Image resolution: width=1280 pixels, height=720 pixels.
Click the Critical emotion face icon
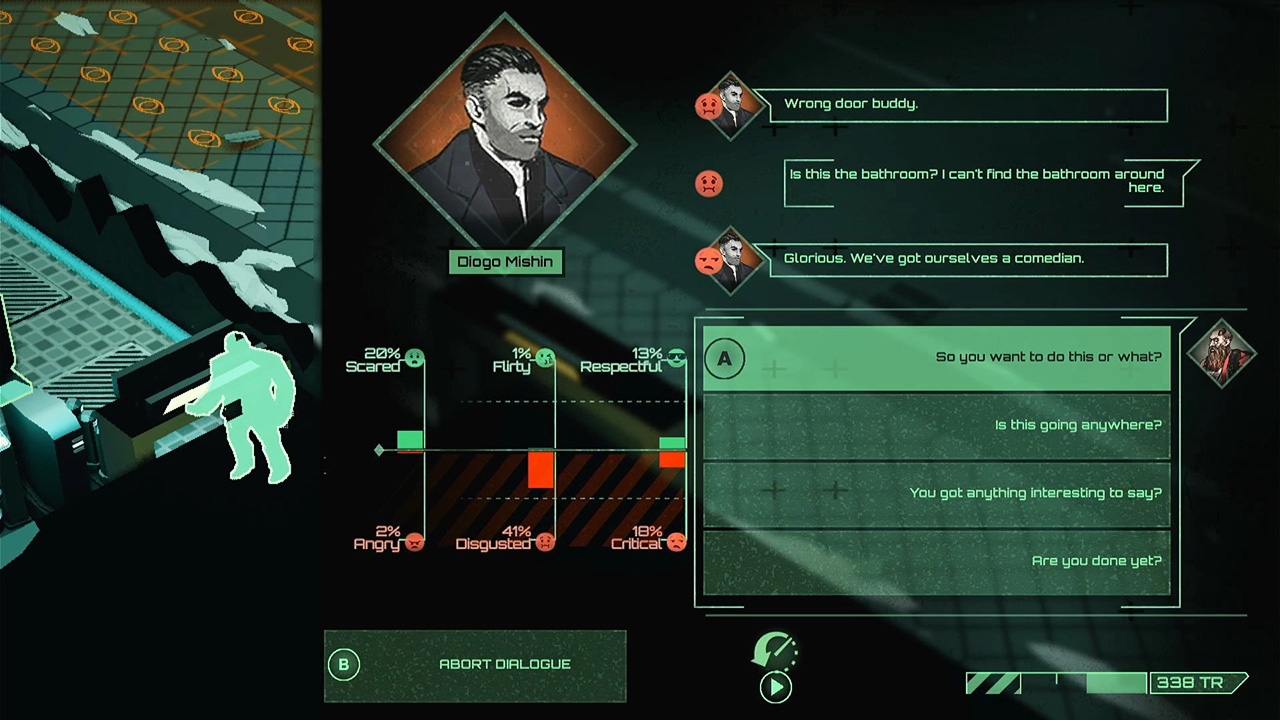tap(676, 542)
